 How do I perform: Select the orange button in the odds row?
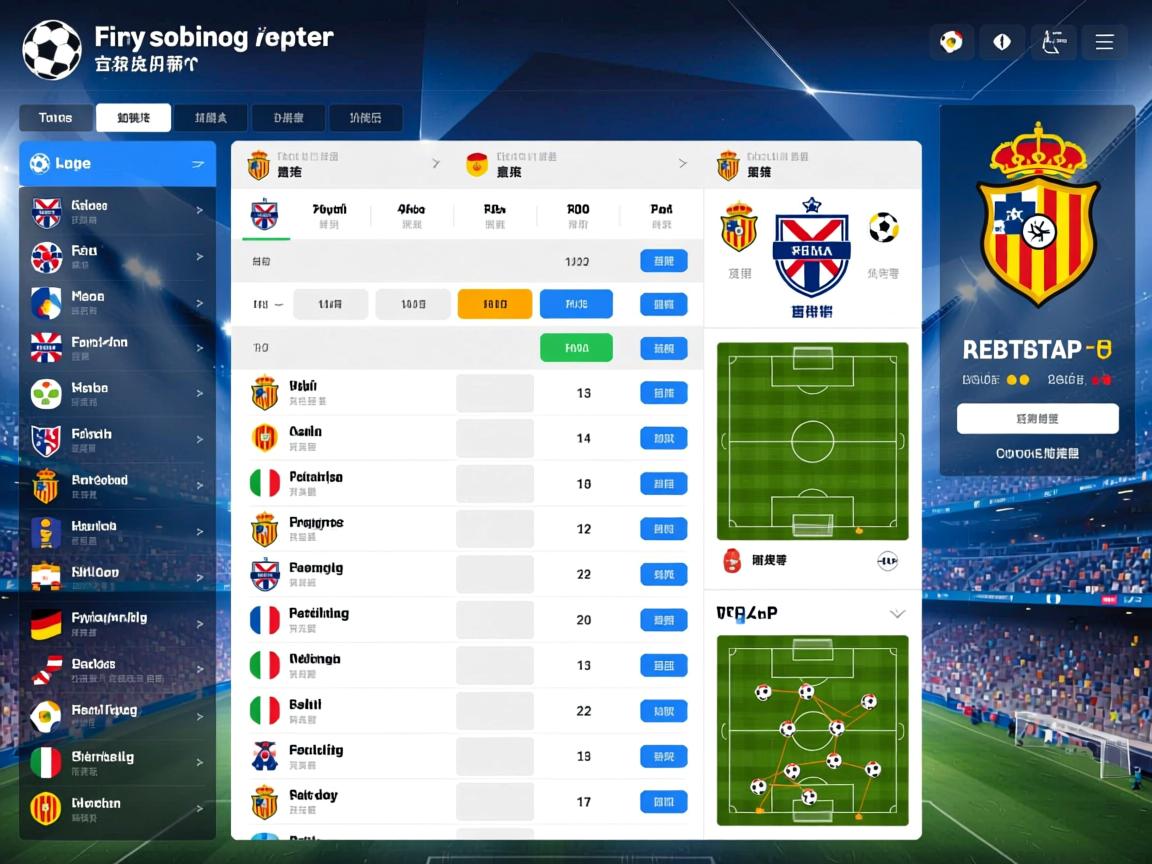(x=494, y=304)
